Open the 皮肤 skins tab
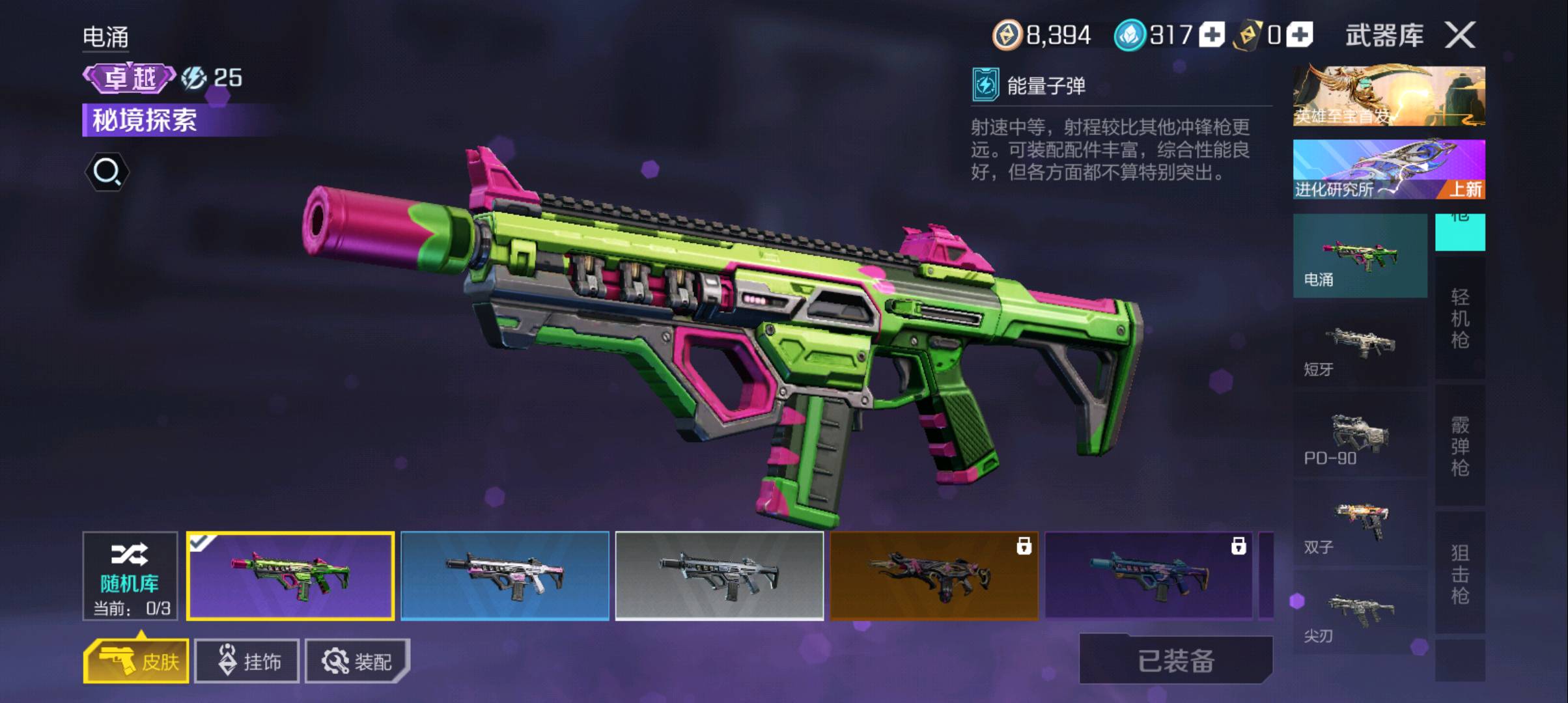The width and height of the screenshot is (1568, 703). [137, 661]
